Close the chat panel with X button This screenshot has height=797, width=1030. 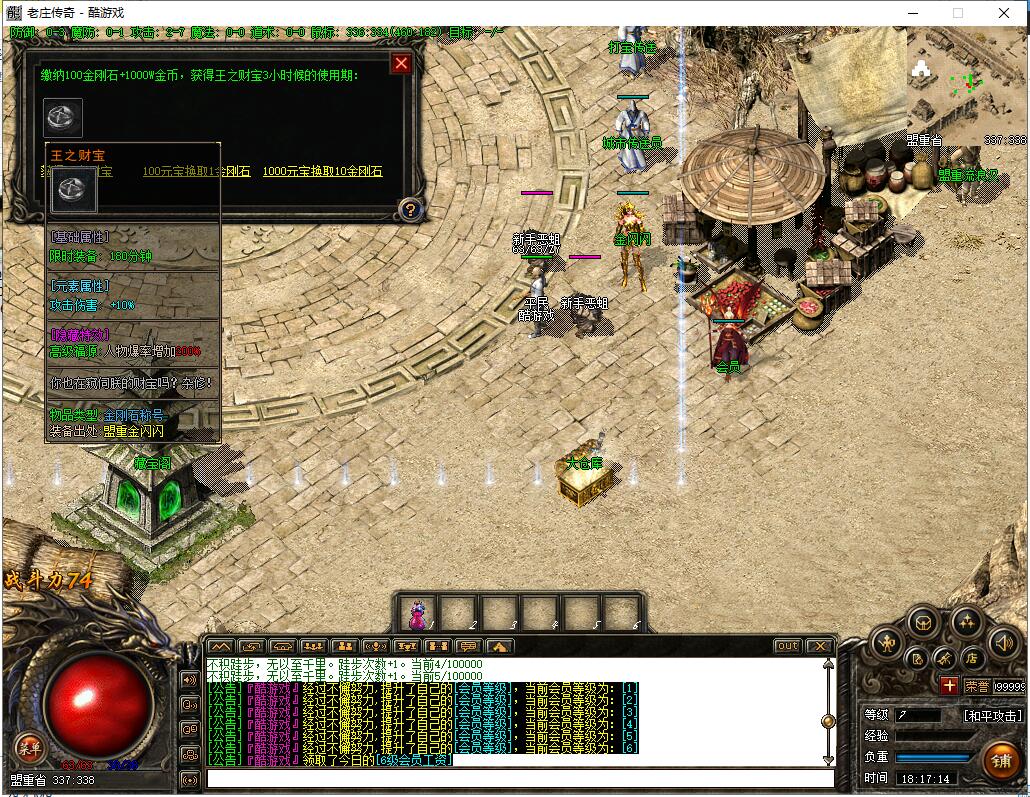coord(819,646)
